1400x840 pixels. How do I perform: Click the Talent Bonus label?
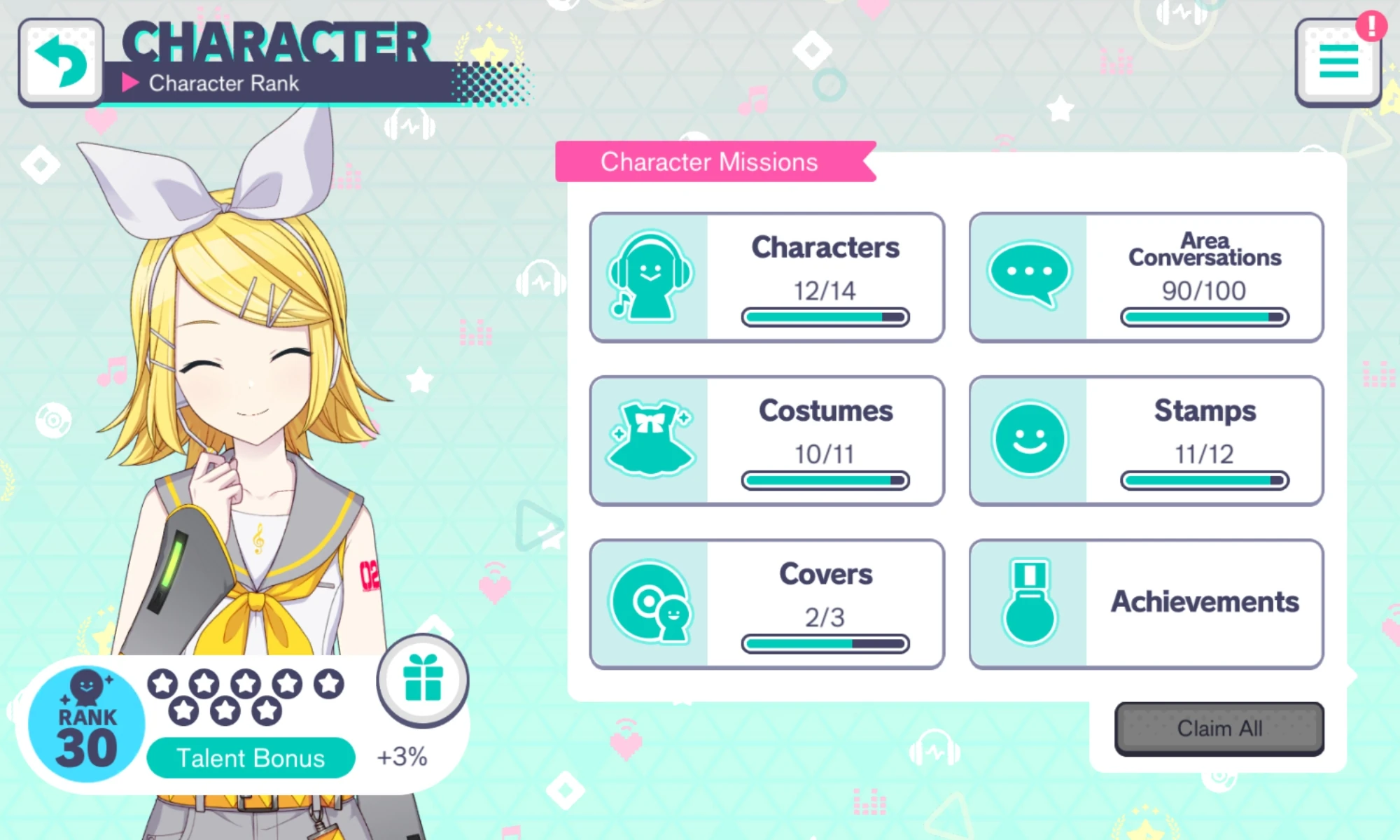pos(251,757)
